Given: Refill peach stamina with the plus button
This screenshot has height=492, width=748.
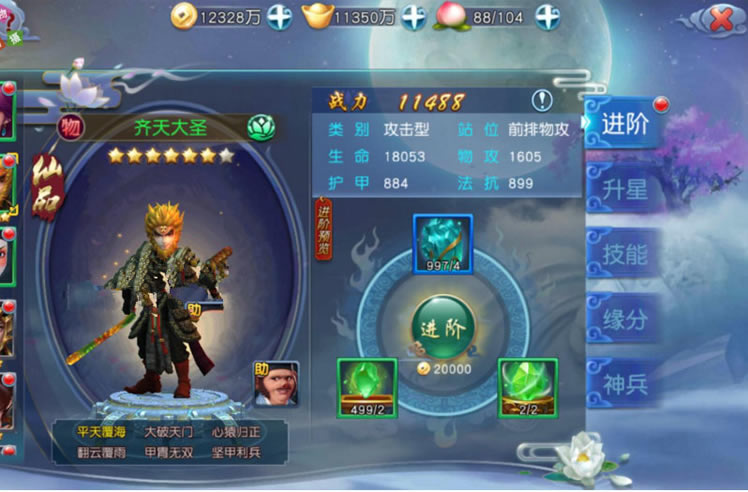Looking at the screenshot, I should coord(547,17).
